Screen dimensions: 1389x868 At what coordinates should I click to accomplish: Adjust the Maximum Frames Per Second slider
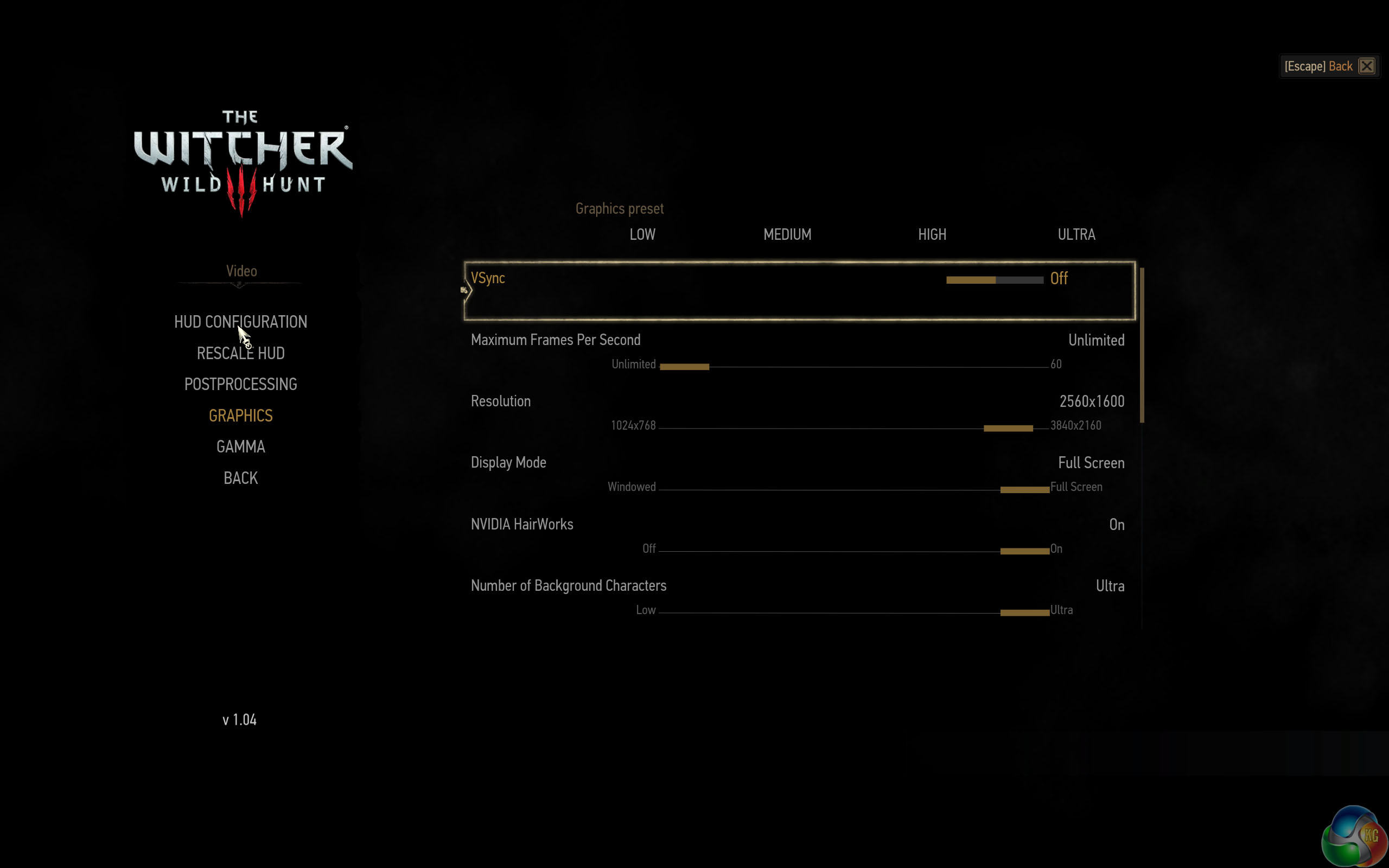854,366
